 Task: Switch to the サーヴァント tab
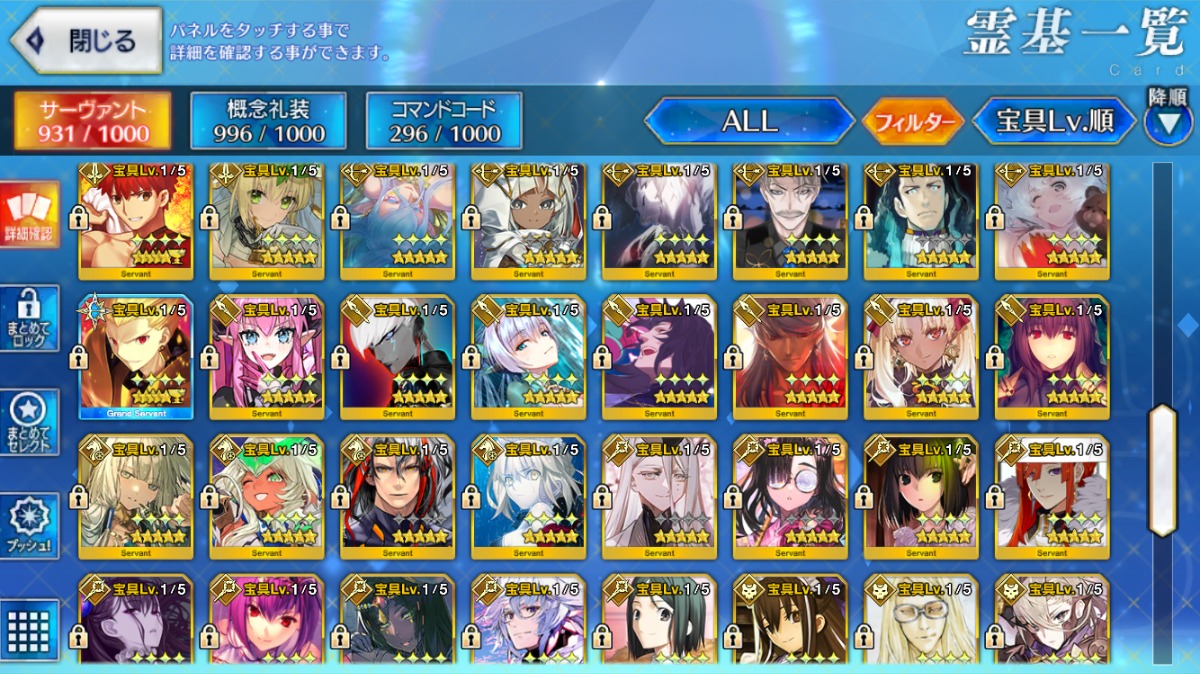[x=92, y=121]
